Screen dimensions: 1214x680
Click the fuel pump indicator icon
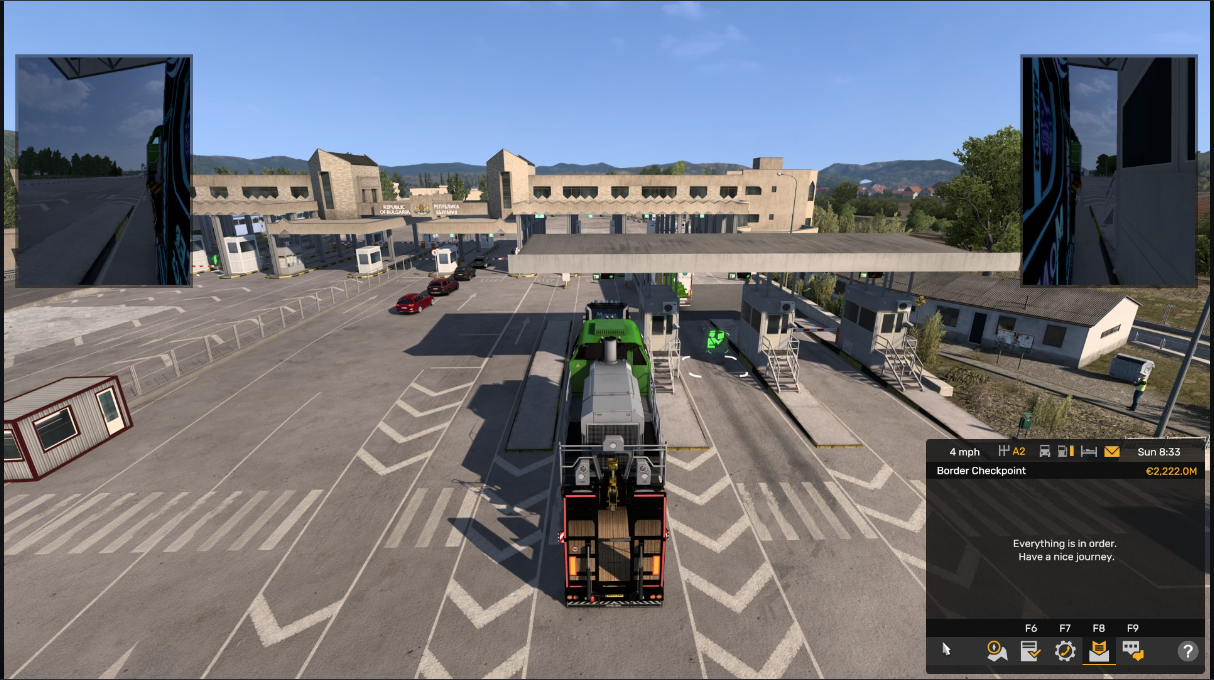[x=1065, y=451]
